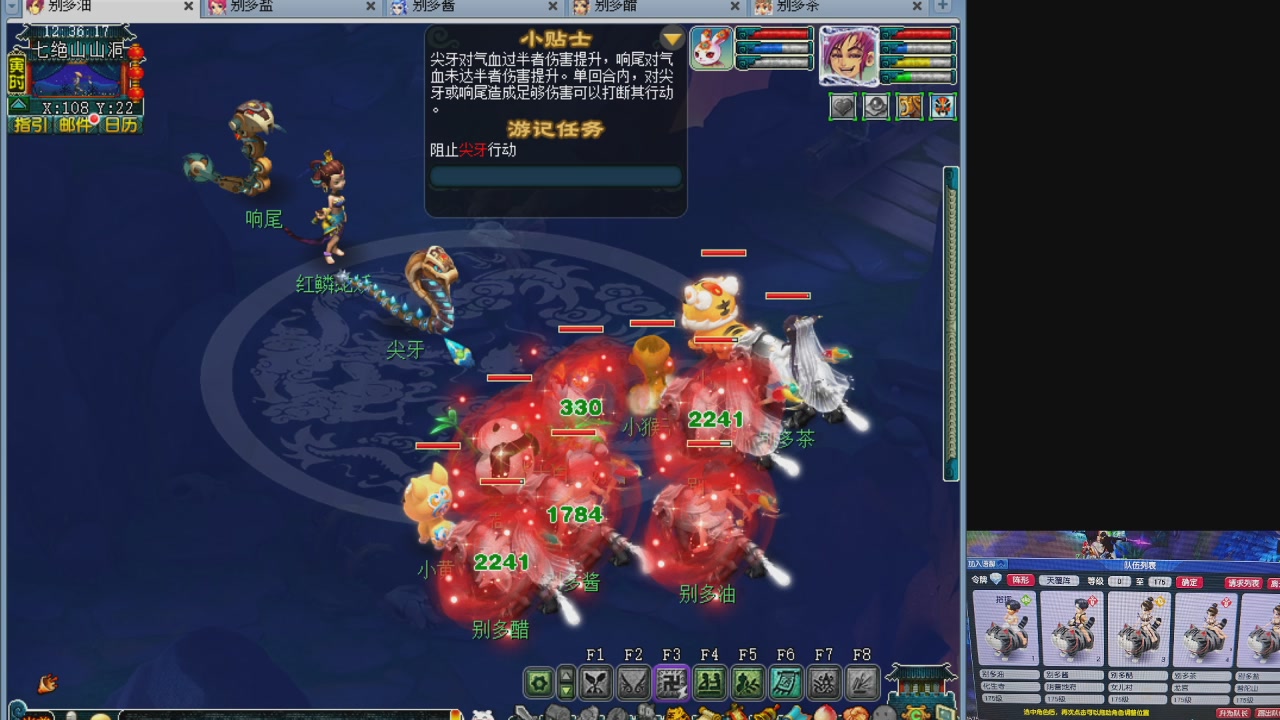Click the diamond 令牌 icon in team panel
Viewport: 1280px width, 720px height.
point(996,579)
